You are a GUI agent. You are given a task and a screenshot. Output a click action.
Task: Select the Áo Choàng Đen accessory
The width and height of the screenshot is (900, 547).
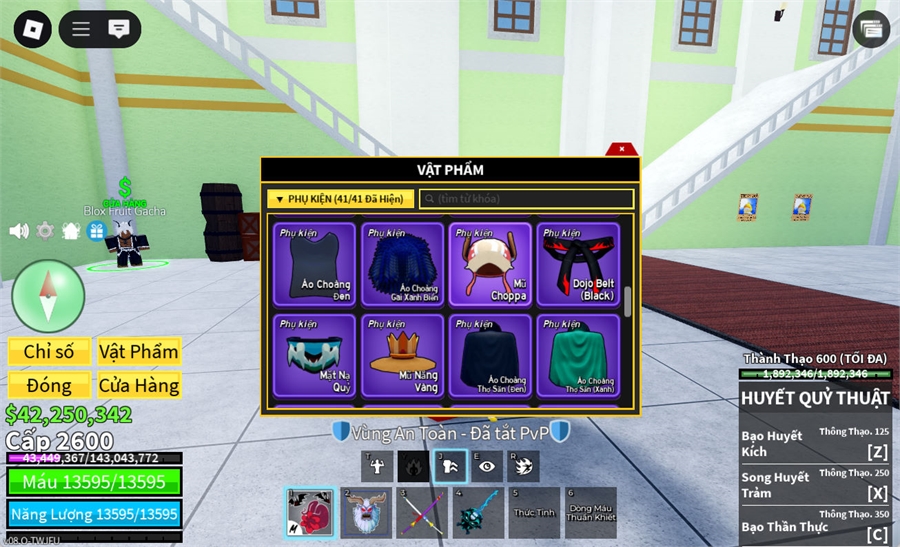(x=314, y=264)
